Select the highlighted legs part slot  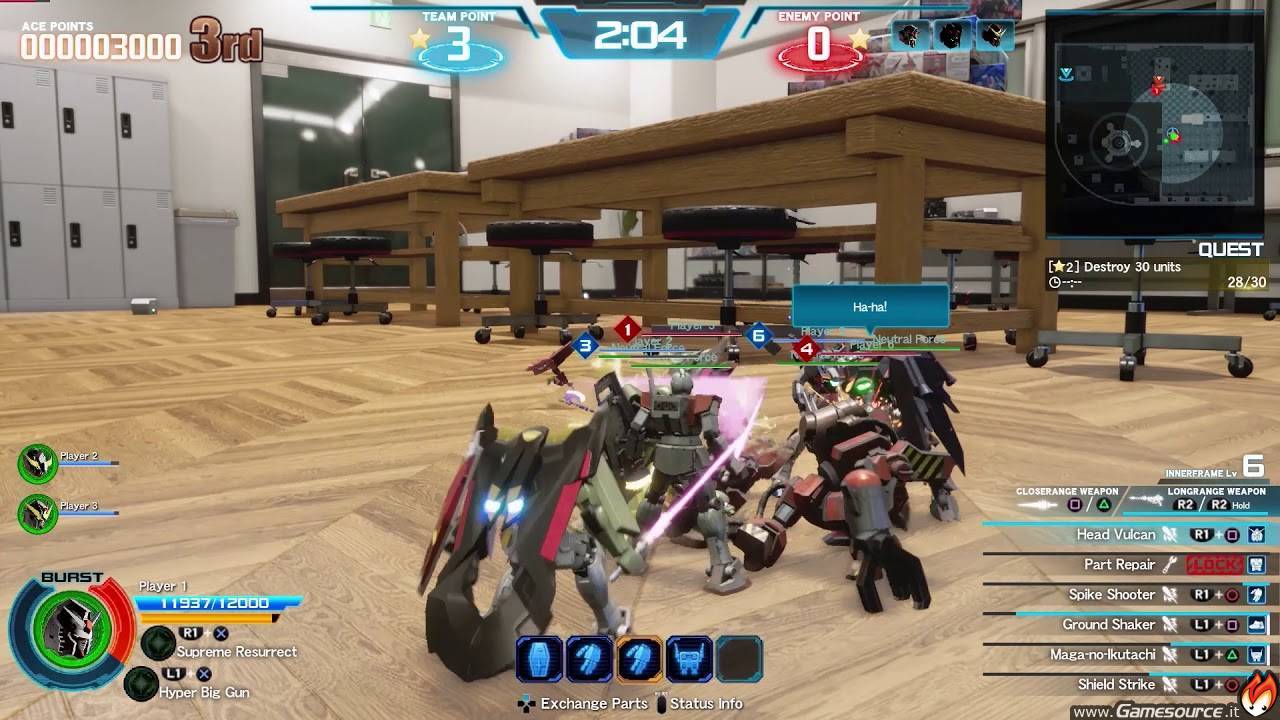640,658
